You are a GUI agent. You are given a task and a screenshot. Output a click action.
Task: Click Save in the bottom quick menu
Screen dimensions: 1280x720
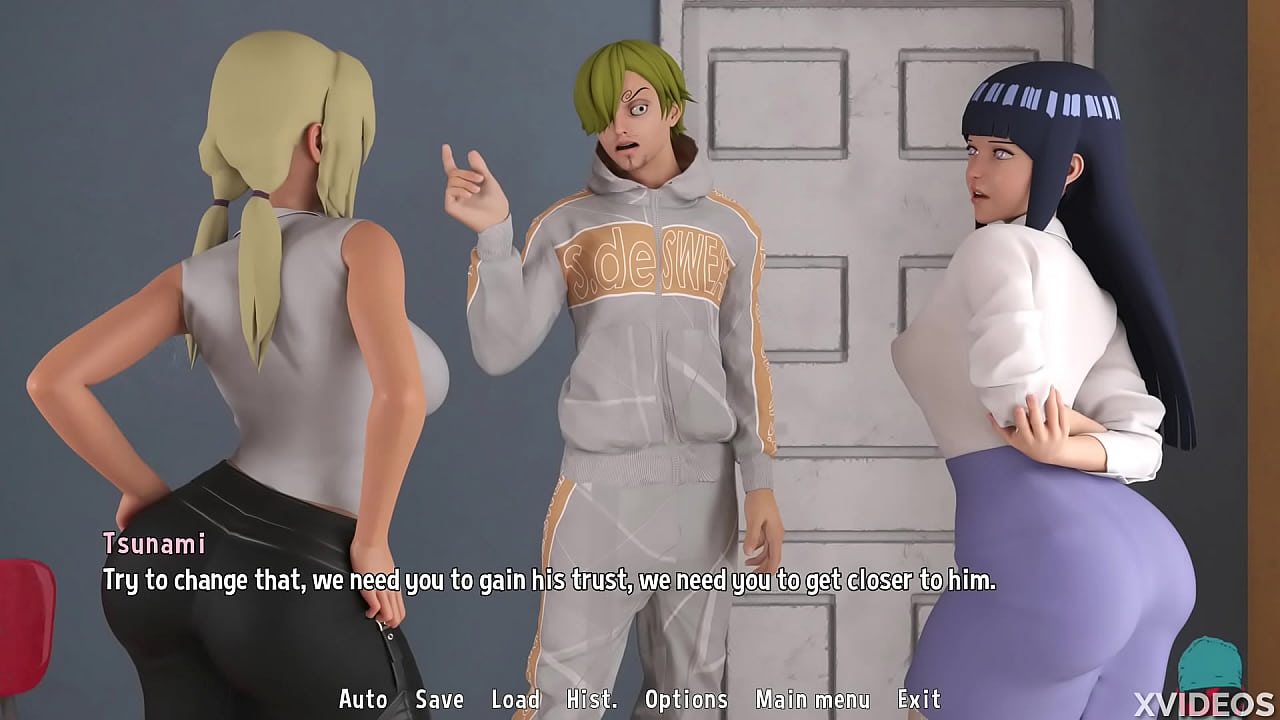440,699
